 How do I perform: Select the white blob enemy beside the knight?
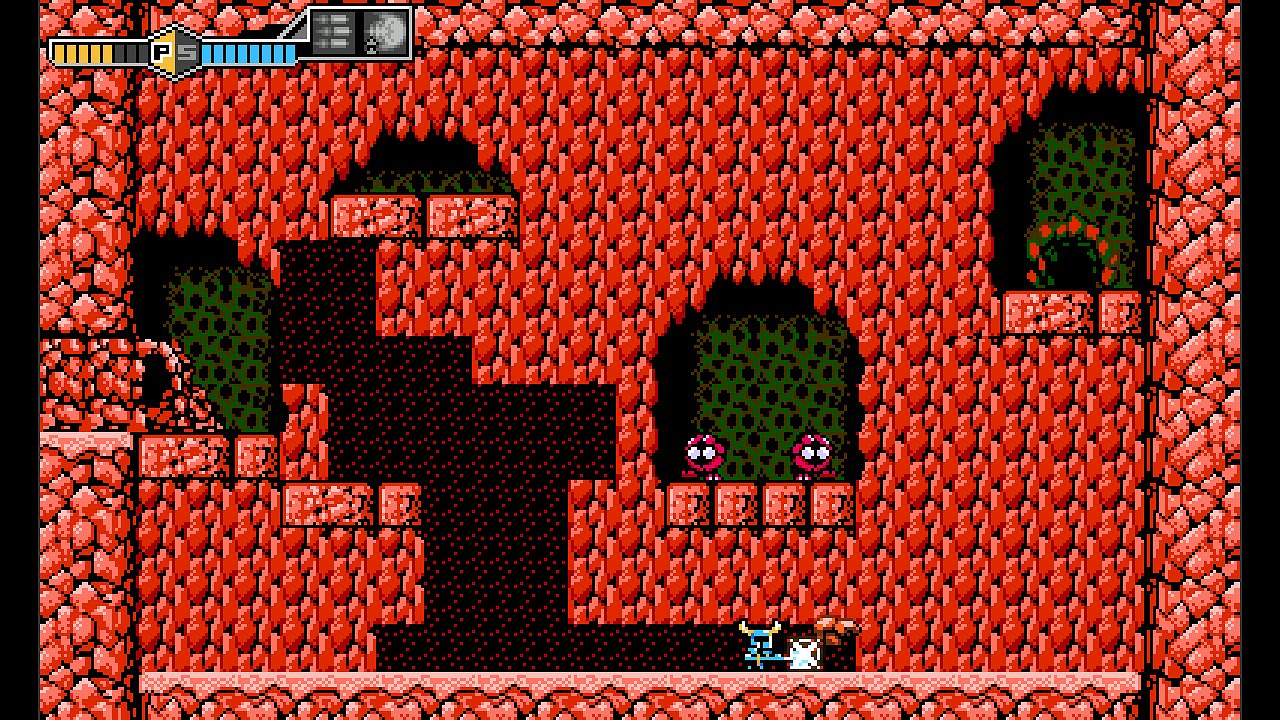coord(803,652)
